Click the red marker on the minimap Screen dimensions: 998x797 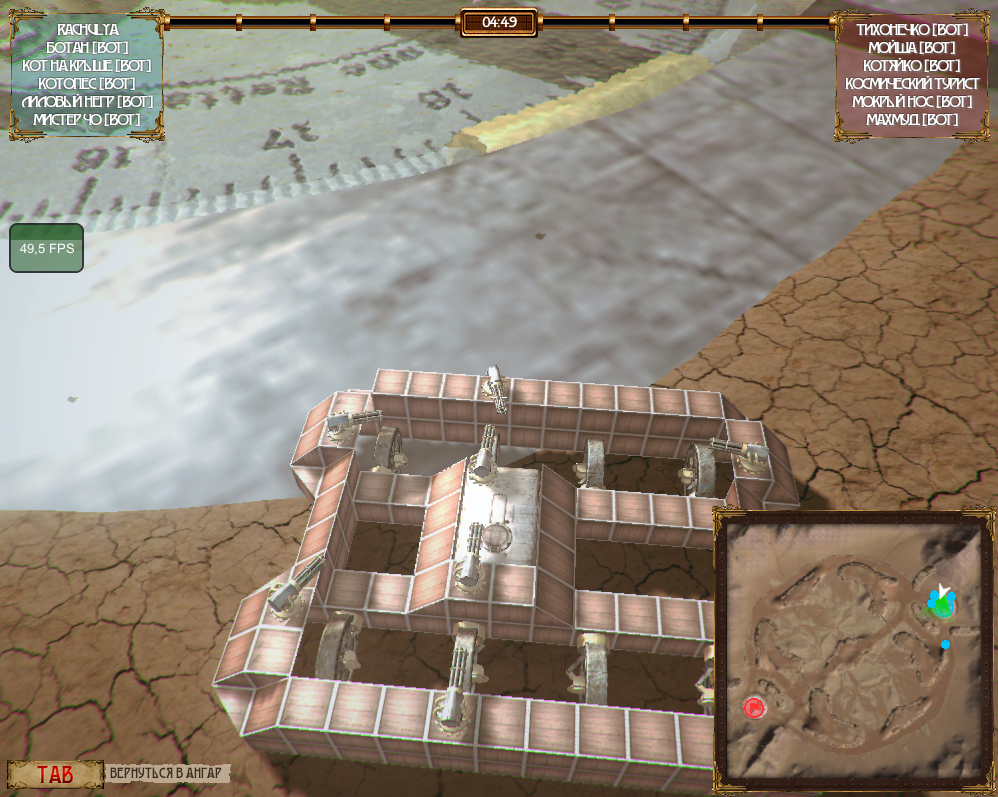pyautogui.click(x=754, y=708)
